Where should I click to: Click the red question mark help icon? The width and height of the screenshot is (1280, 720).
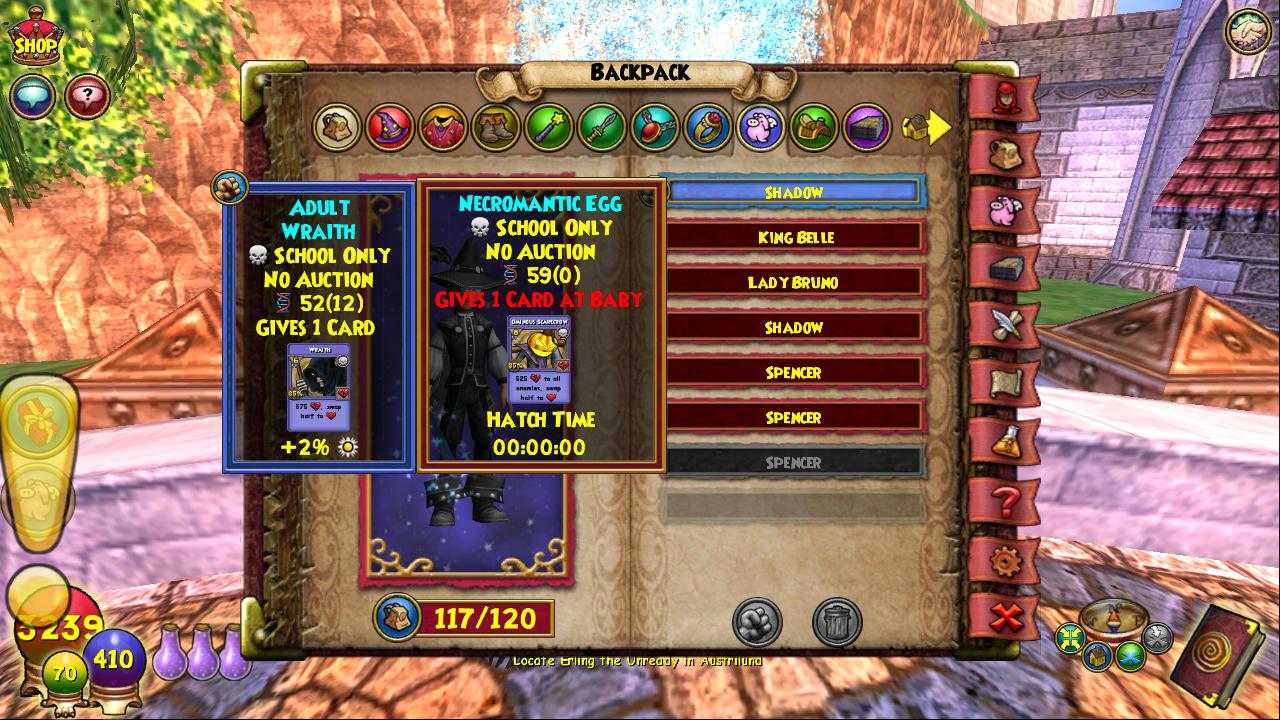click(88, 97)
